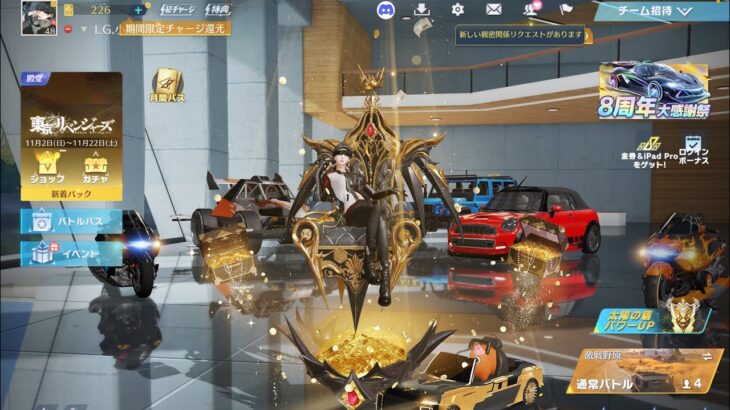730x410 pixels.
Task: Open the download manager icon
Action: point(421,10)
